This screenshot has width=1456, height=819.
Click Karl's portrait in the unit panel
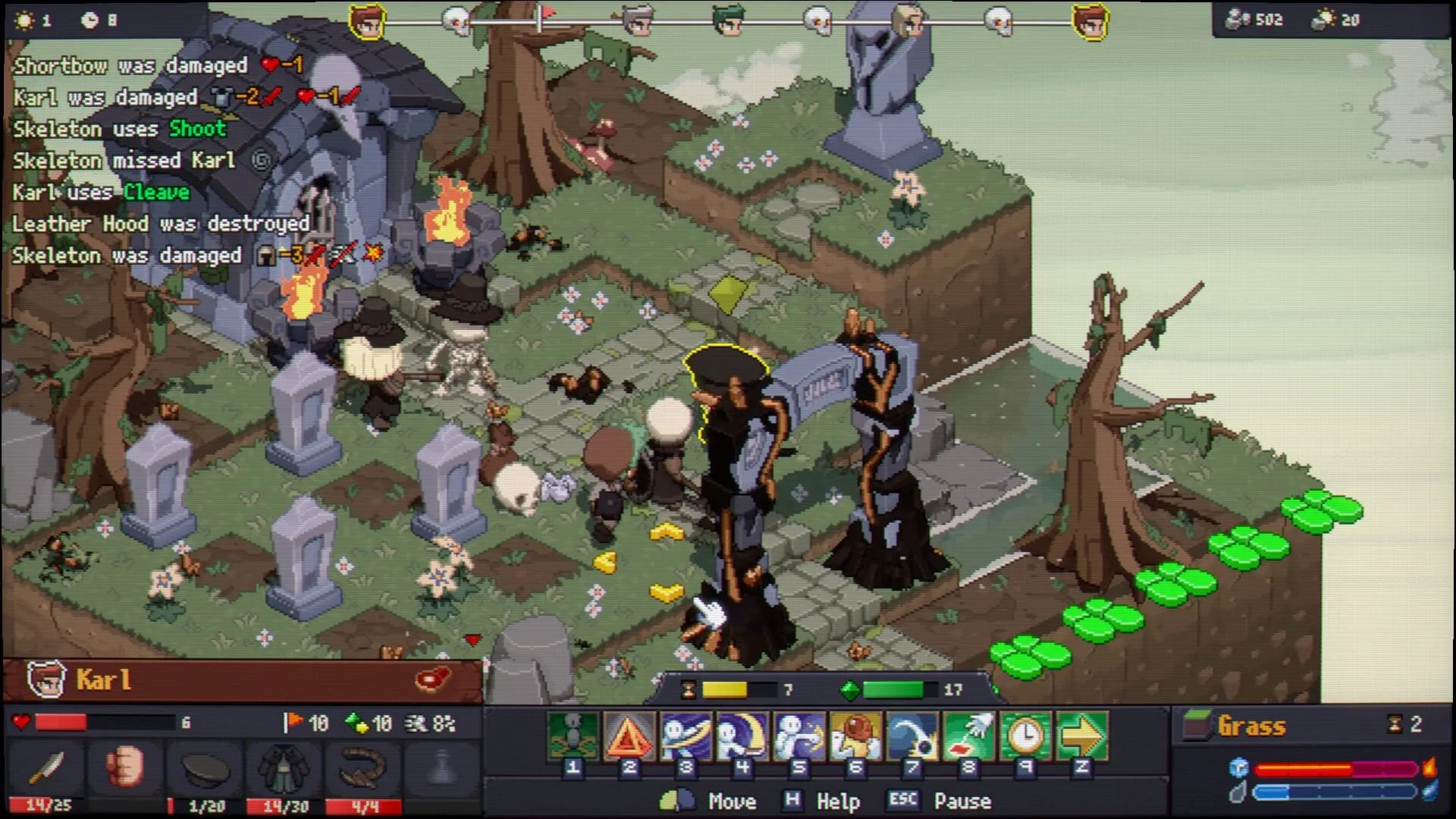(x=45, y=679)
